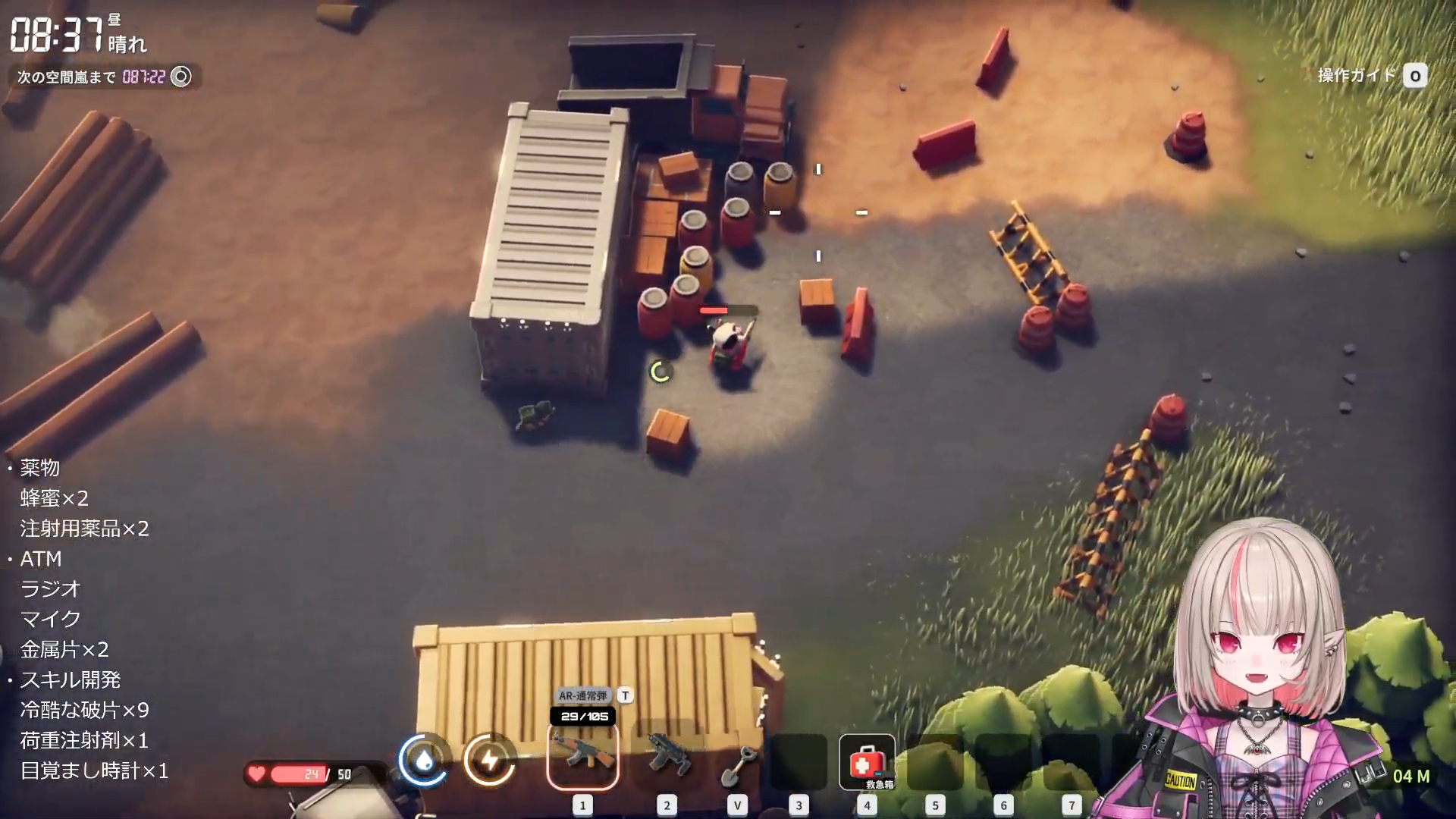
Task: Click the spatial storm countdown icon
Action: pos(181,77)
